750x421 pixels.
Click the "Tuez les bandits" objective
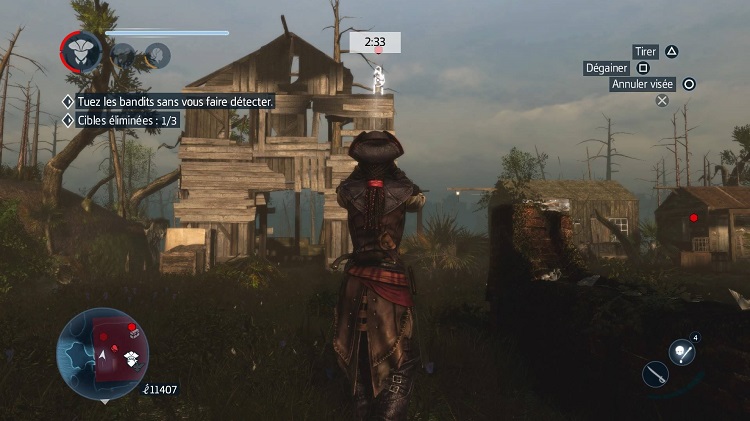[x=168, y=101]
